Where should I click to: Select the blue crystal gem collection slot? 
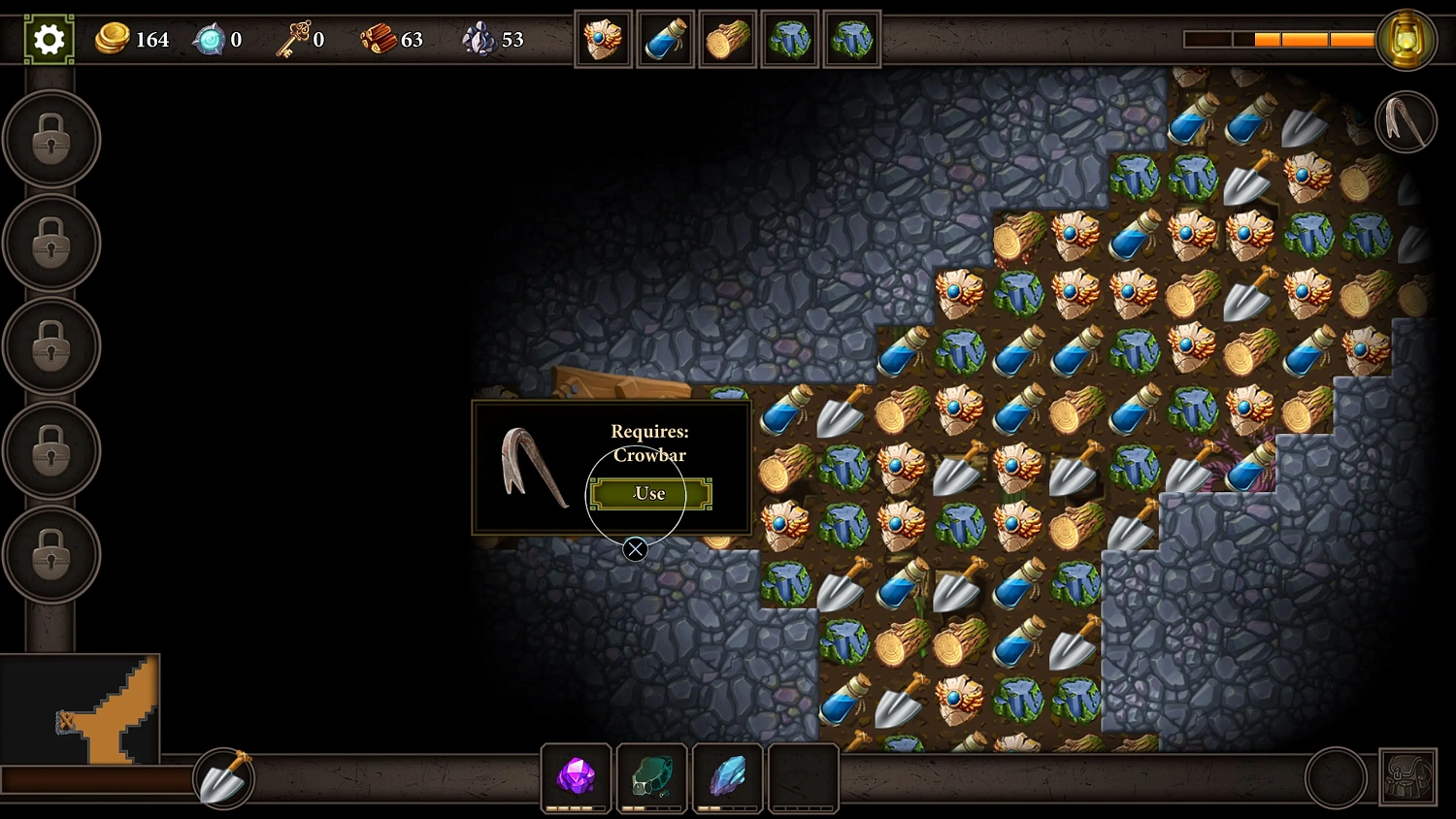(727, 777)
